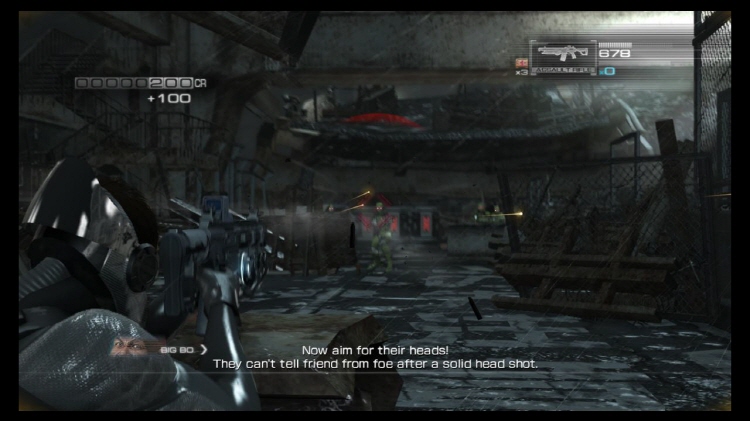Click the red first-aid kit icon

click(521, 62)
